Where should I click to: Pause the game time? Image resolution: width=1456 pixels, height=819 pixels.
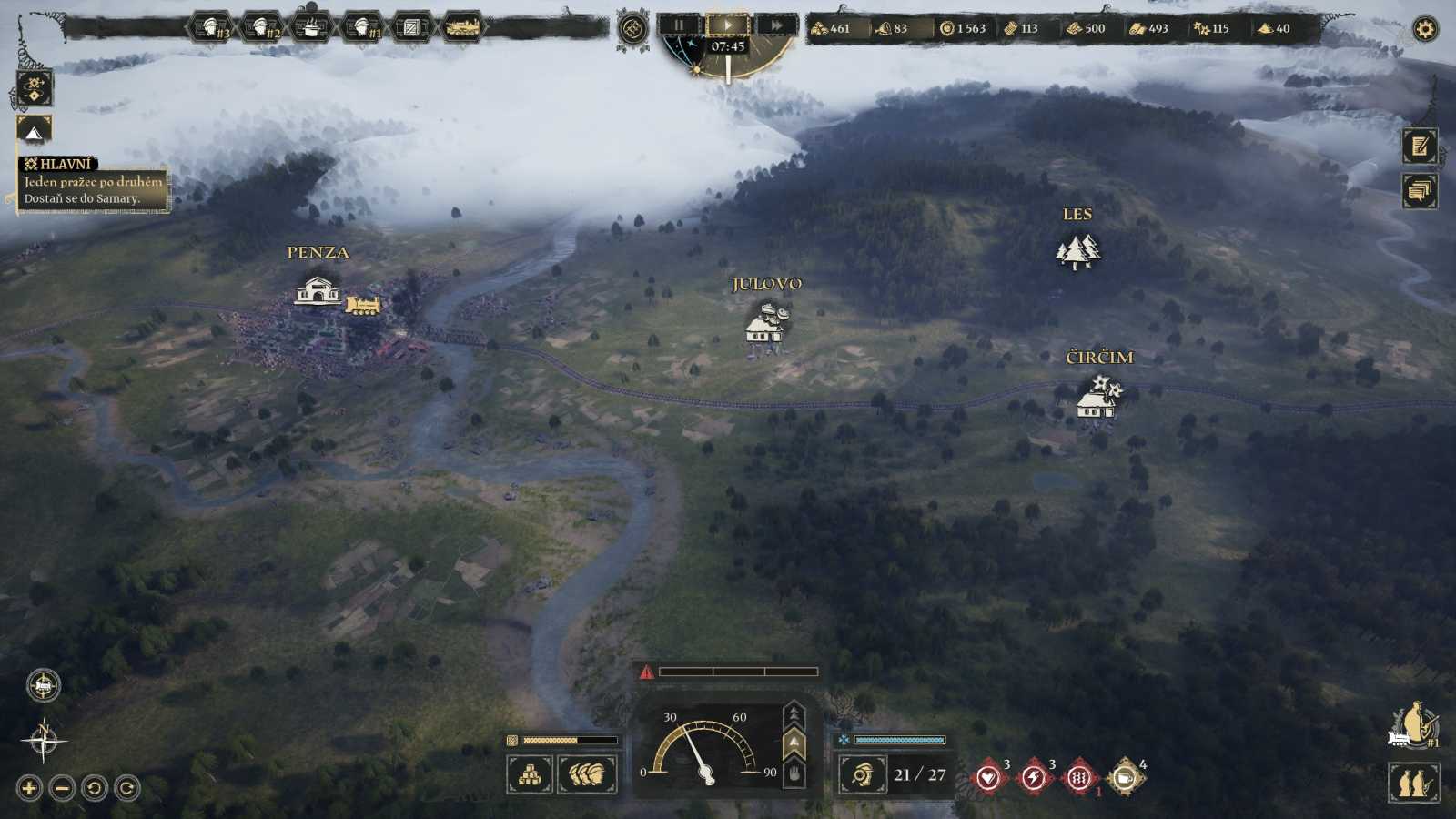coord(679,25)
